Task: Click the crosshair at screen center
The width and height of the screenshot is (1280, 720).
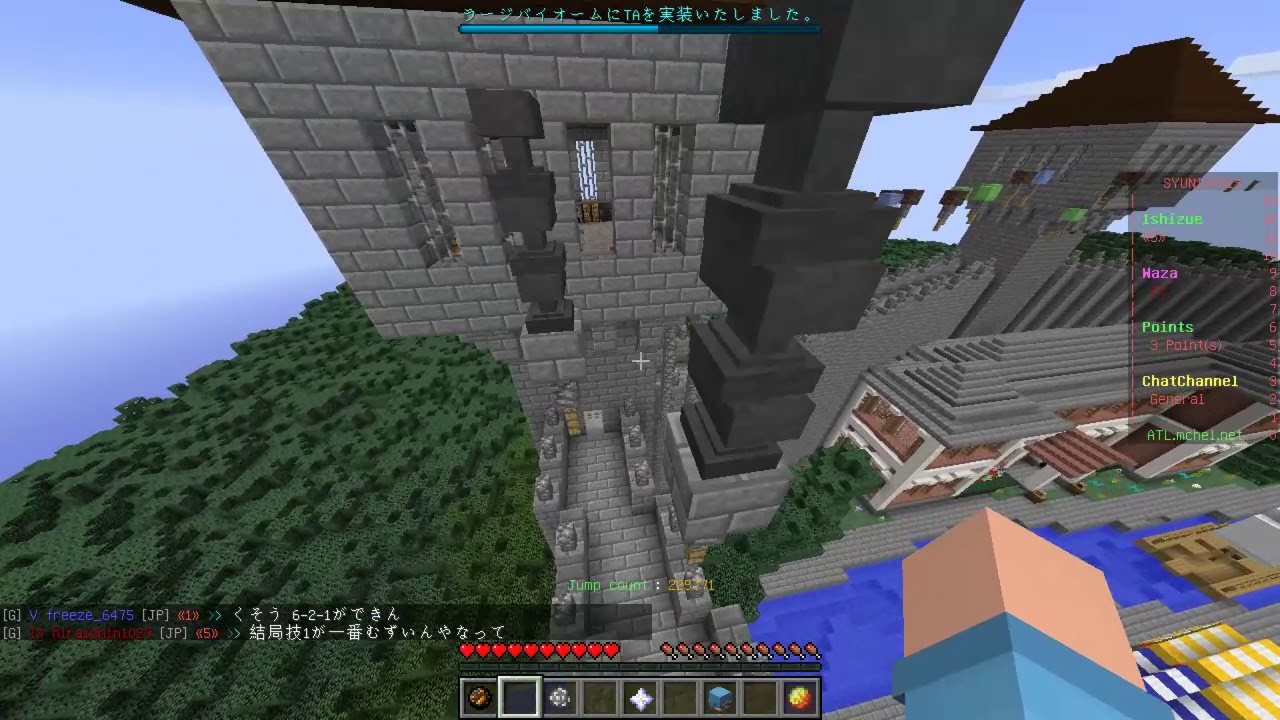Action: pos(640,360)
